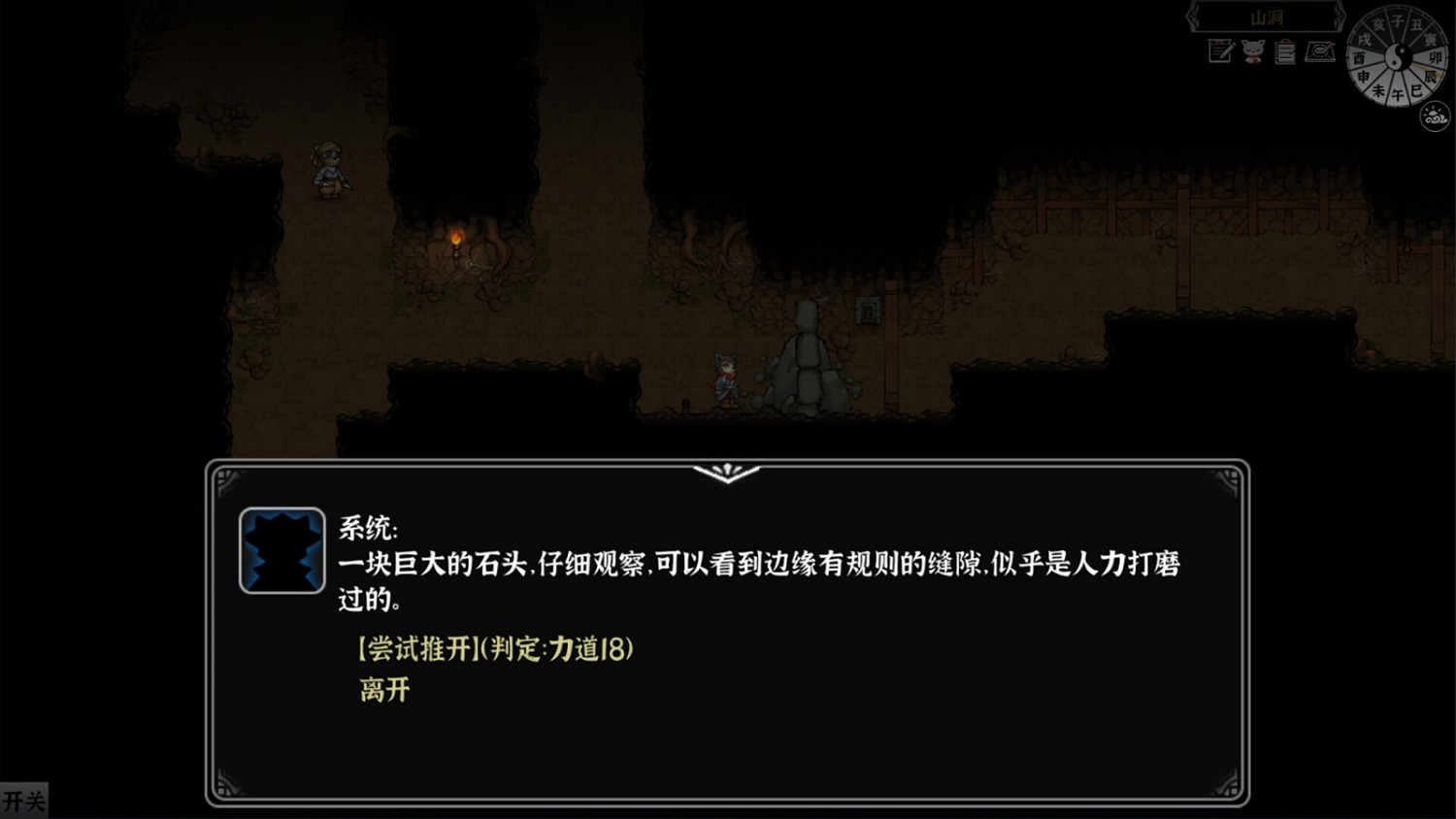This screenshot has height=819, width=1456.
Task: Click the 卯 segment the dial hand points to
Action: (1437, 58)
